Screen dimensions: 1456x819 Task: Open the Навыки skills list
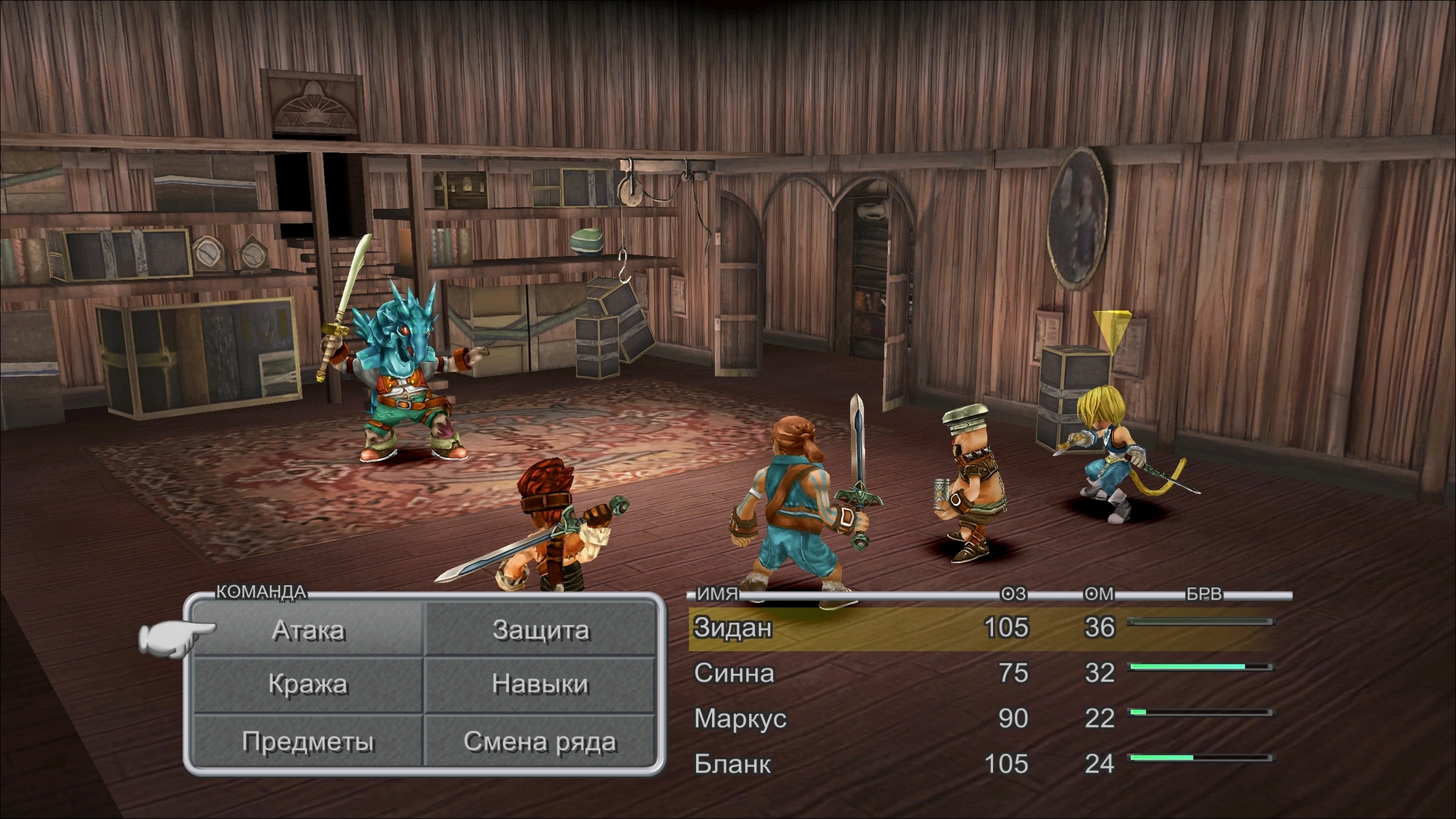(x=540, y=685)
